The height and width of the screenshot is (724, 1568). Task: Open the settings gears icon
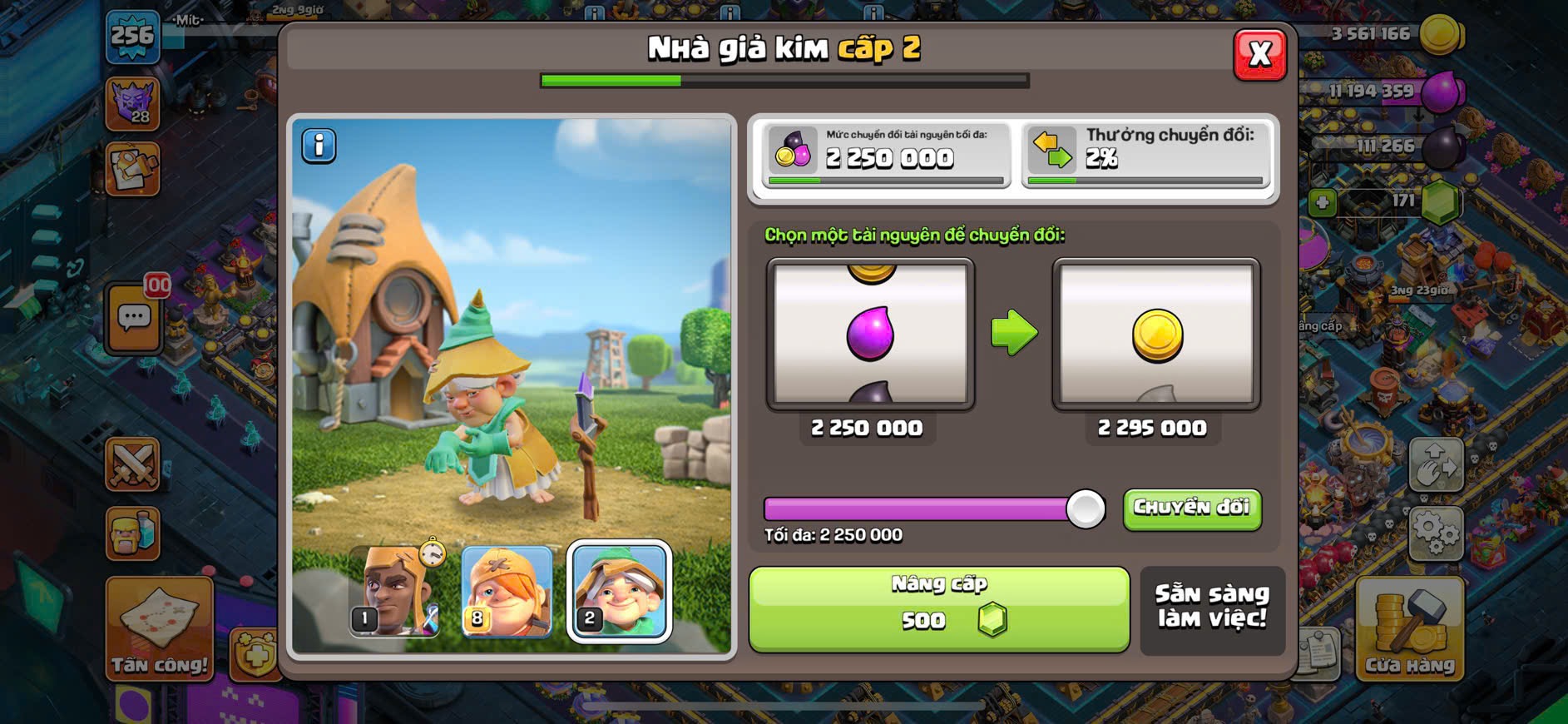click(1436, 532)
